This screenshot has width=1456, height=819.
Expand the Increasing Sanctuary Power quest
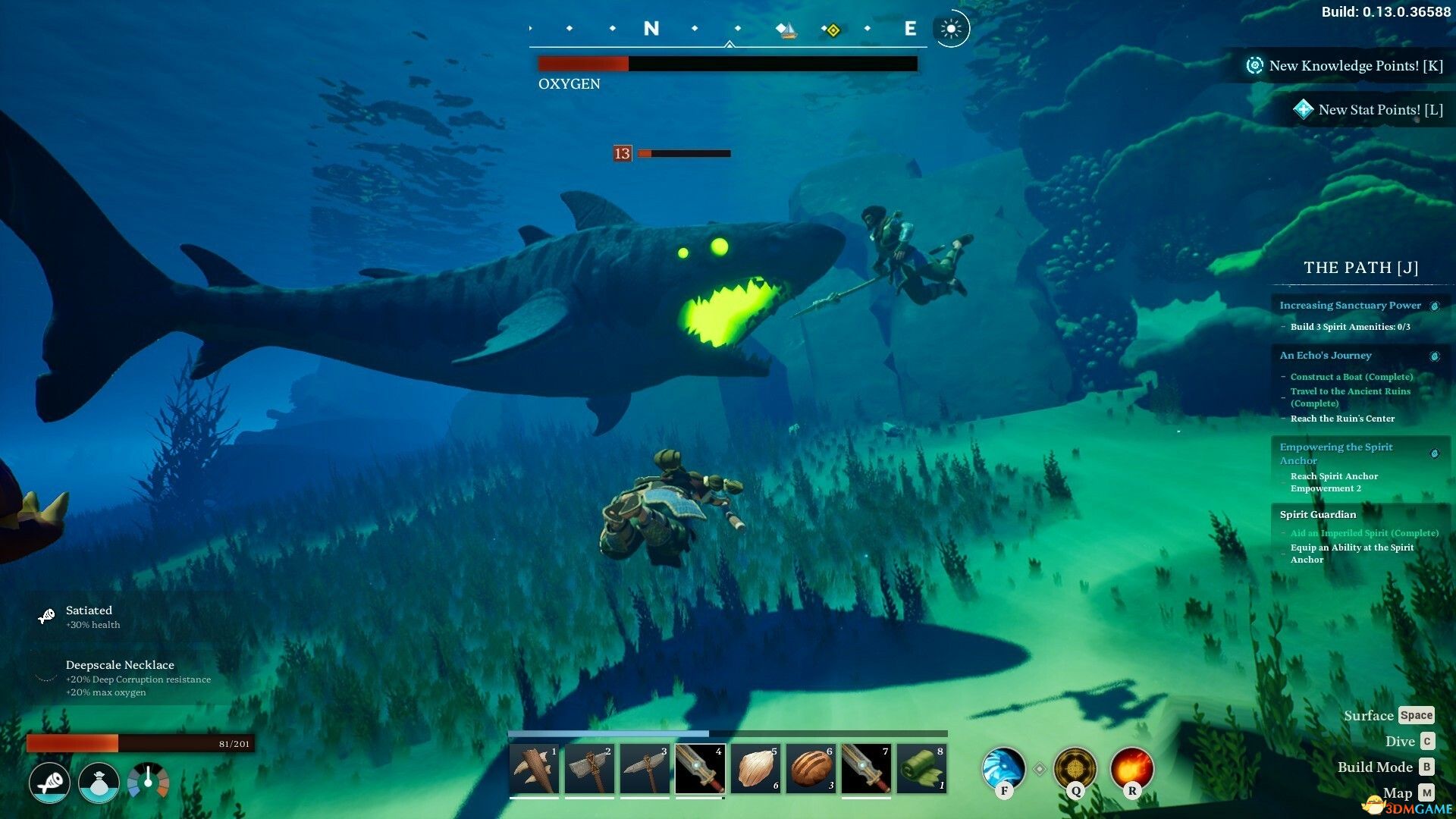pos(1350,305)
